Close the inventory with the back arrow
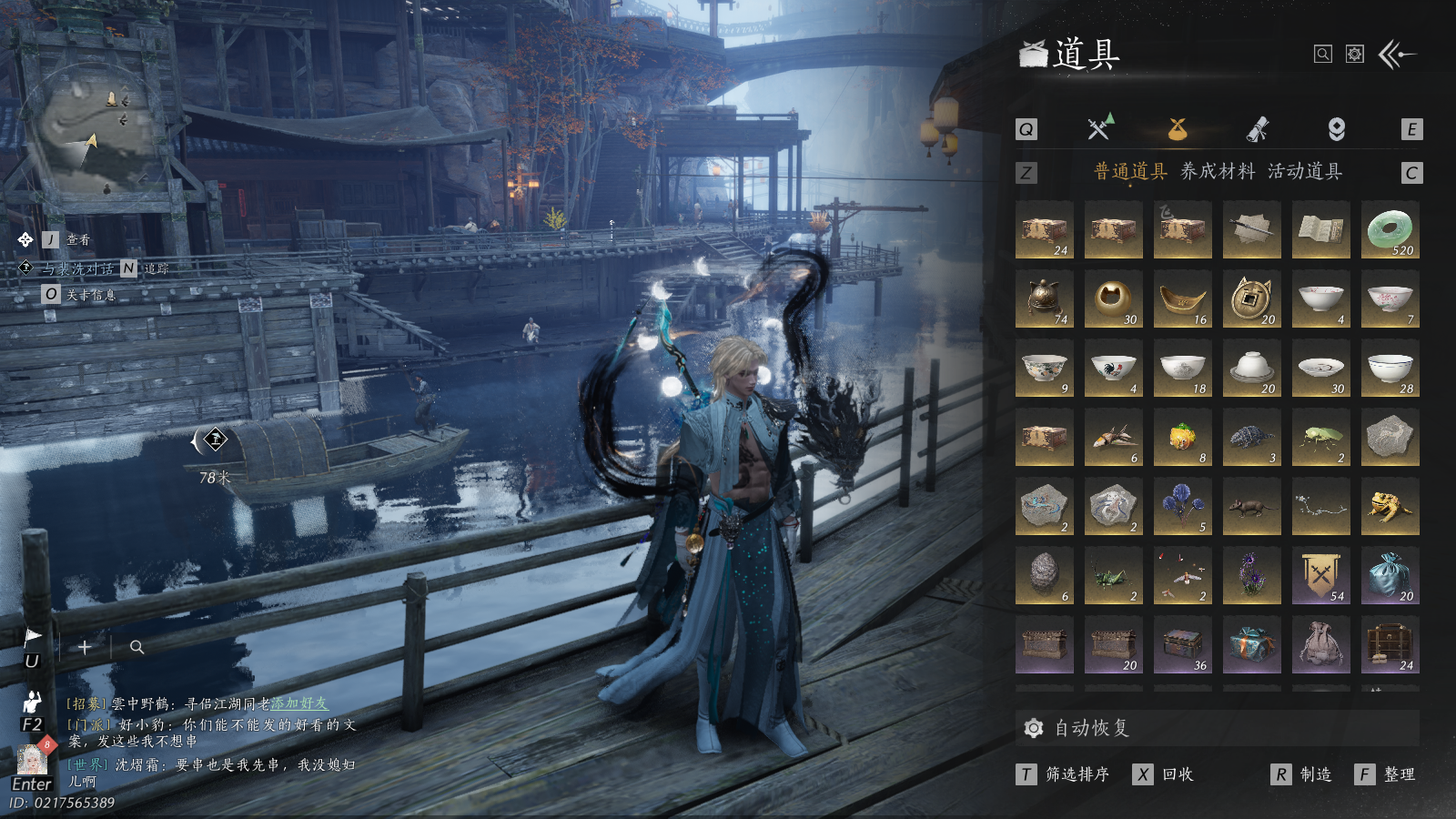This screenshot has width=1456, height=819. pyautogui.click(x=1398, y=55)
